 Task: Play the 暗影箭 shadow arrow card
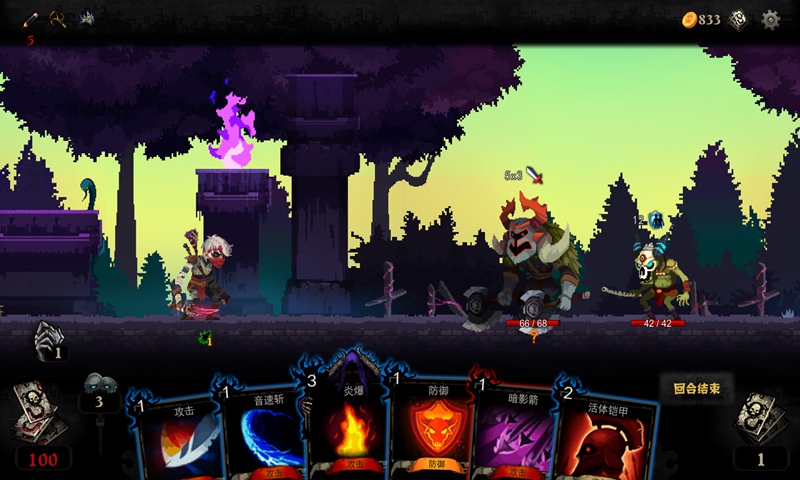coord(516,435)
